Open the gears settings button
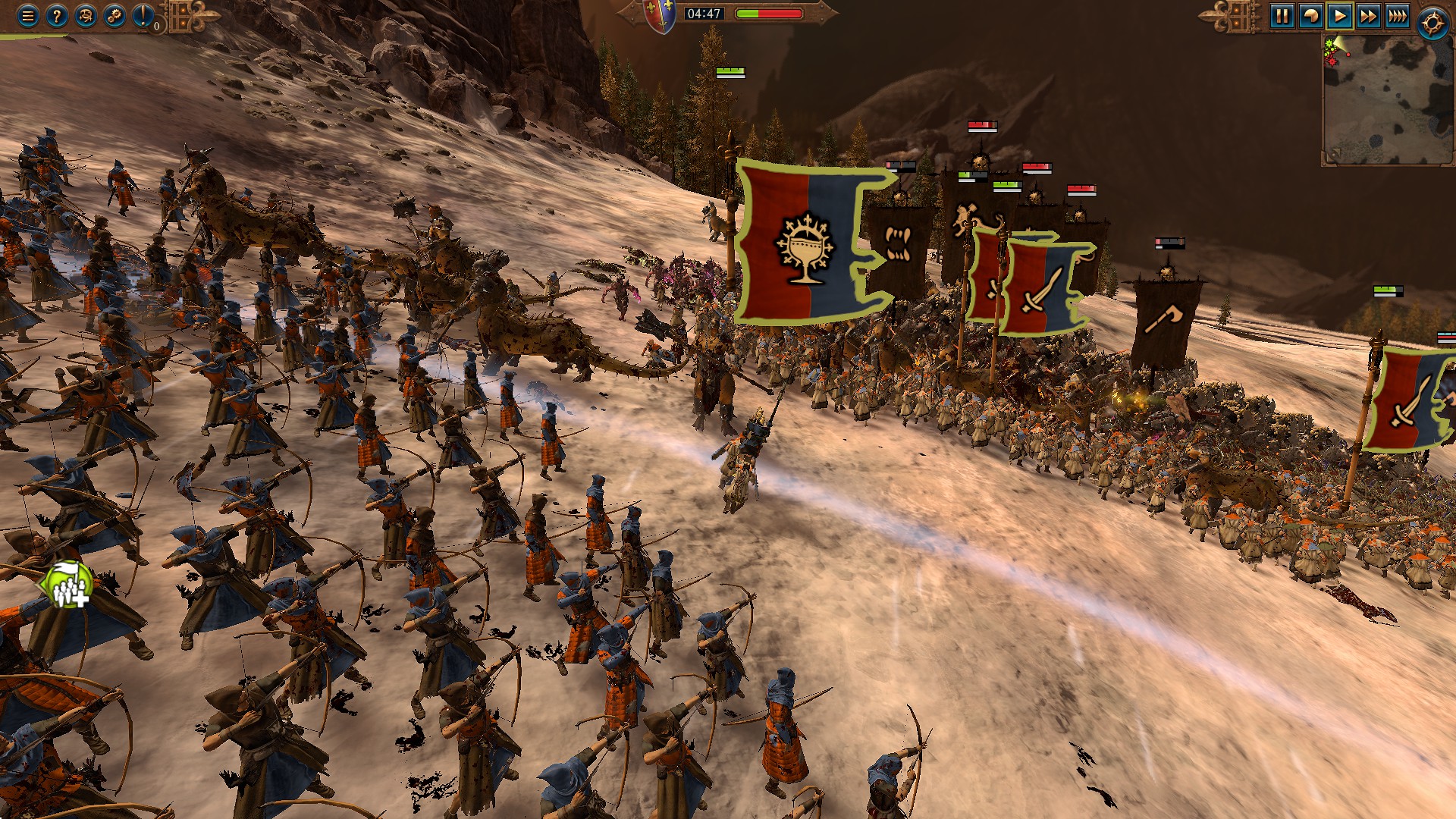1456x819 pixels. pos(115,16)
